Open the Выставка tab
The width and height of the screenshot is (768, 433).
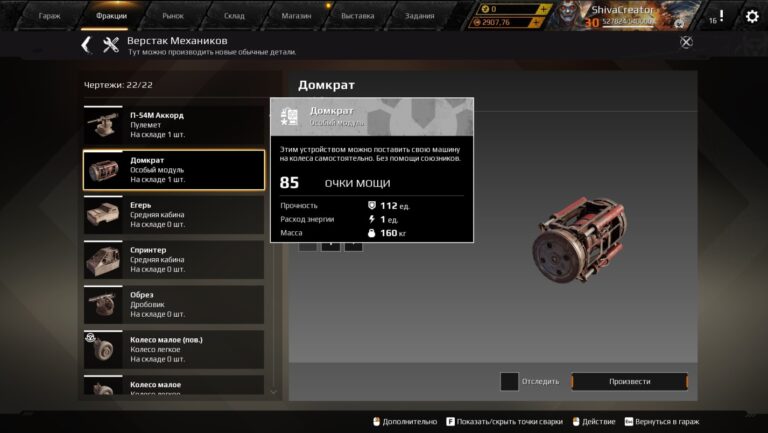[358, 16]
